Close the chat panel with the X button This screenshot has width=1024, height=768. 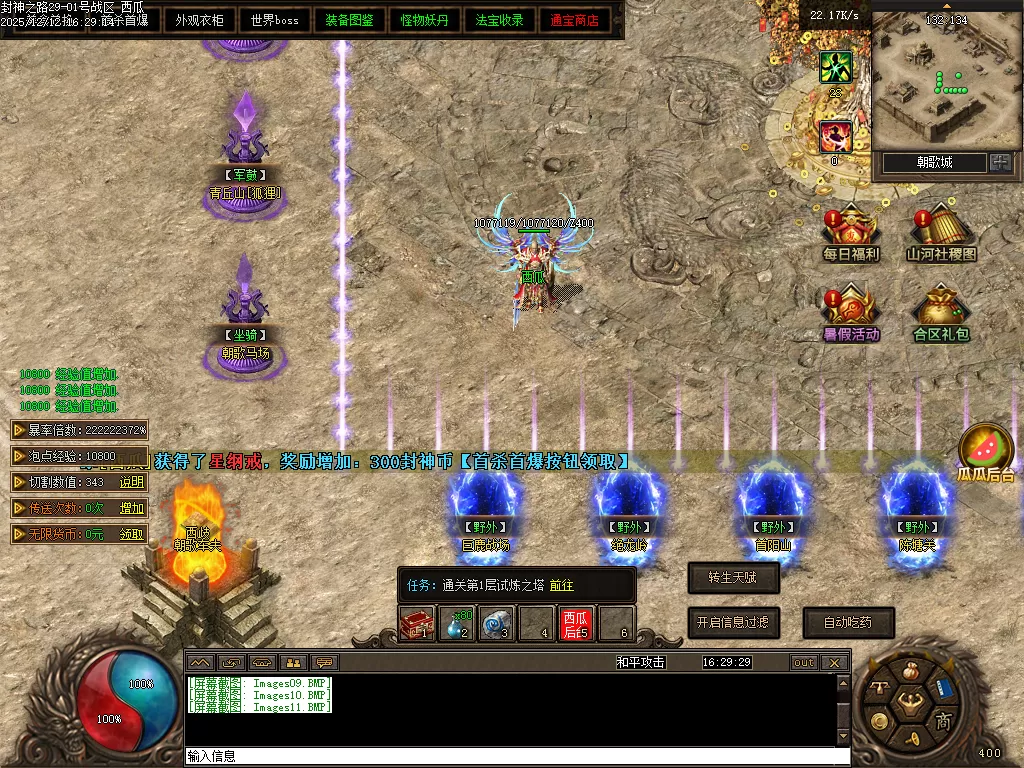[834, 663]
